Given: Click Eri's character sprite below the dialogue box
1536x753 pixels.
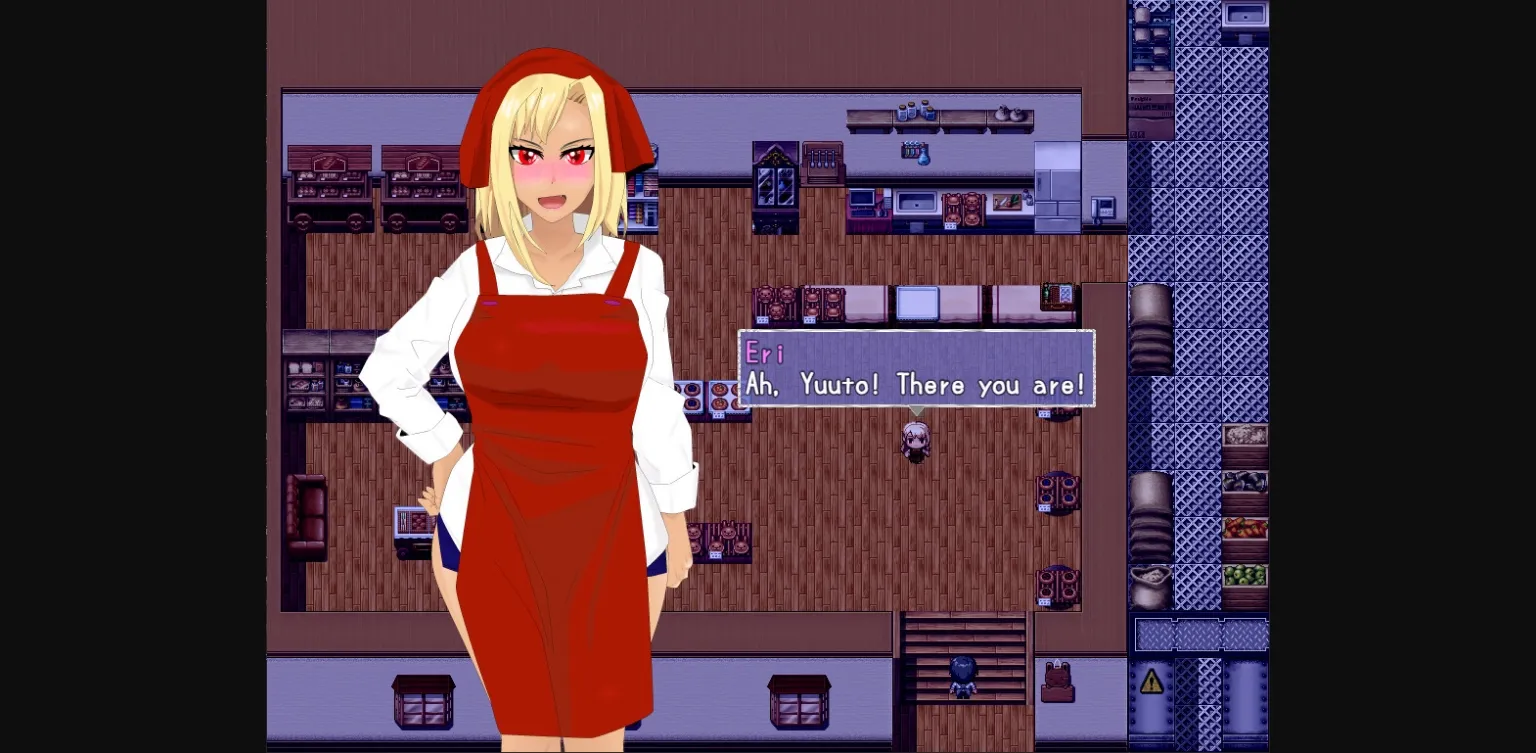Looking at the screenshot, I should [x=915, y=443].
